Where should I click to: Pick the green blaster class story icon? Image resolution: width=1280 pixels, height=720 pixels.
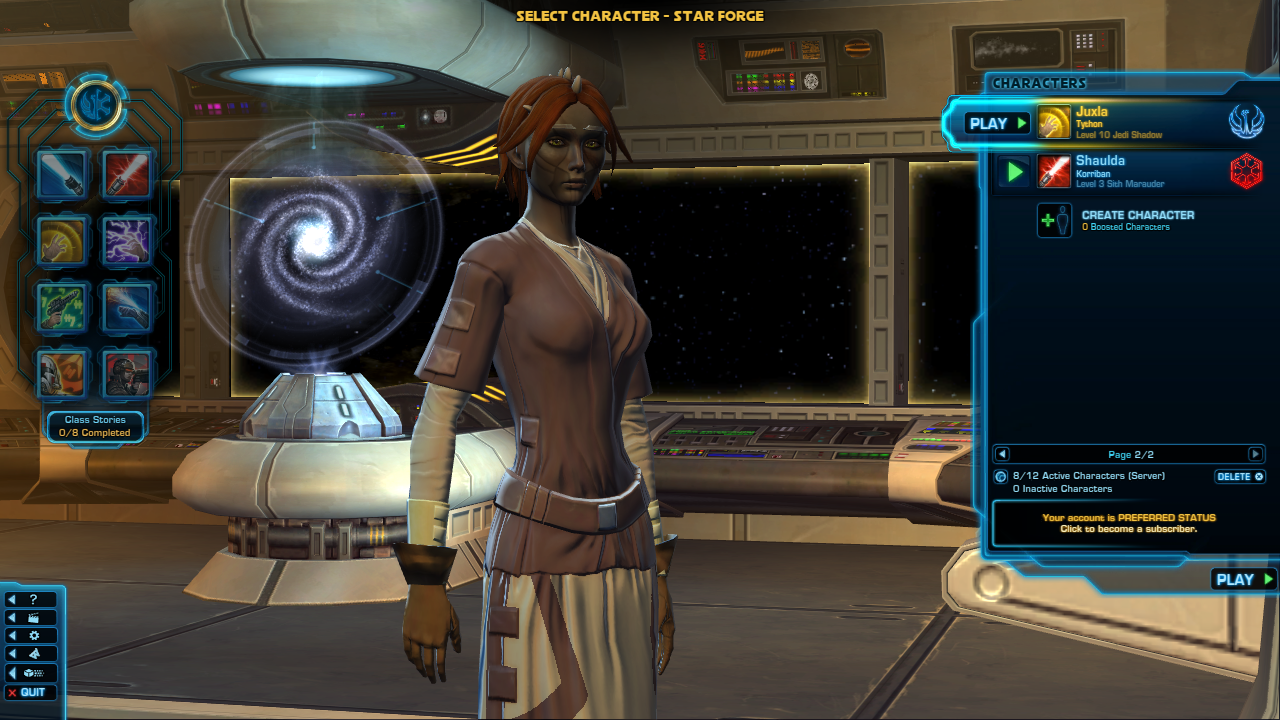(62, 307)
